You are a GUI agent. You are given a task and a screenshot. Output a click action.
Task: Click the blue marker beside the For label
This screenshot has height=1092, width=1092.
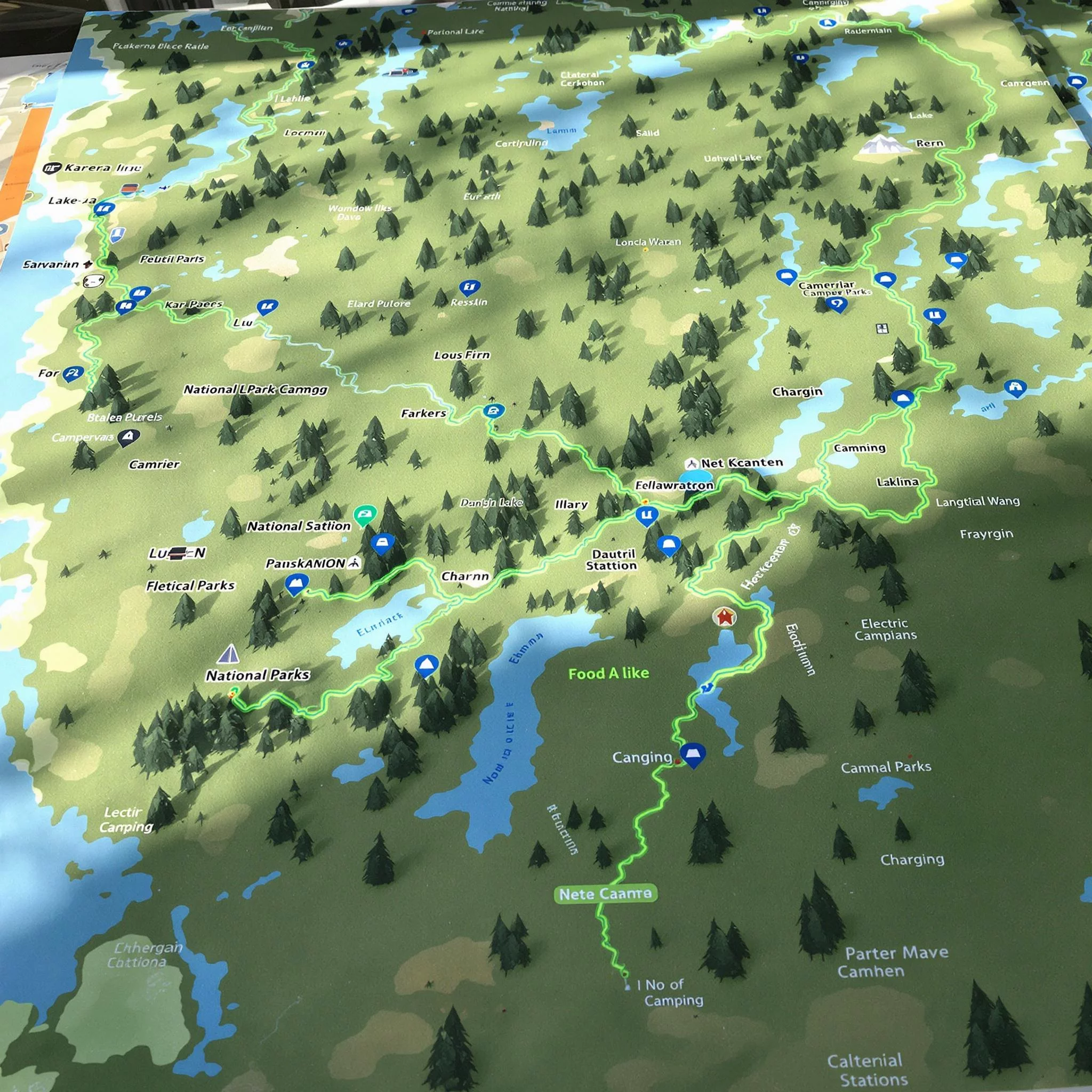click(x=73, y=373)
